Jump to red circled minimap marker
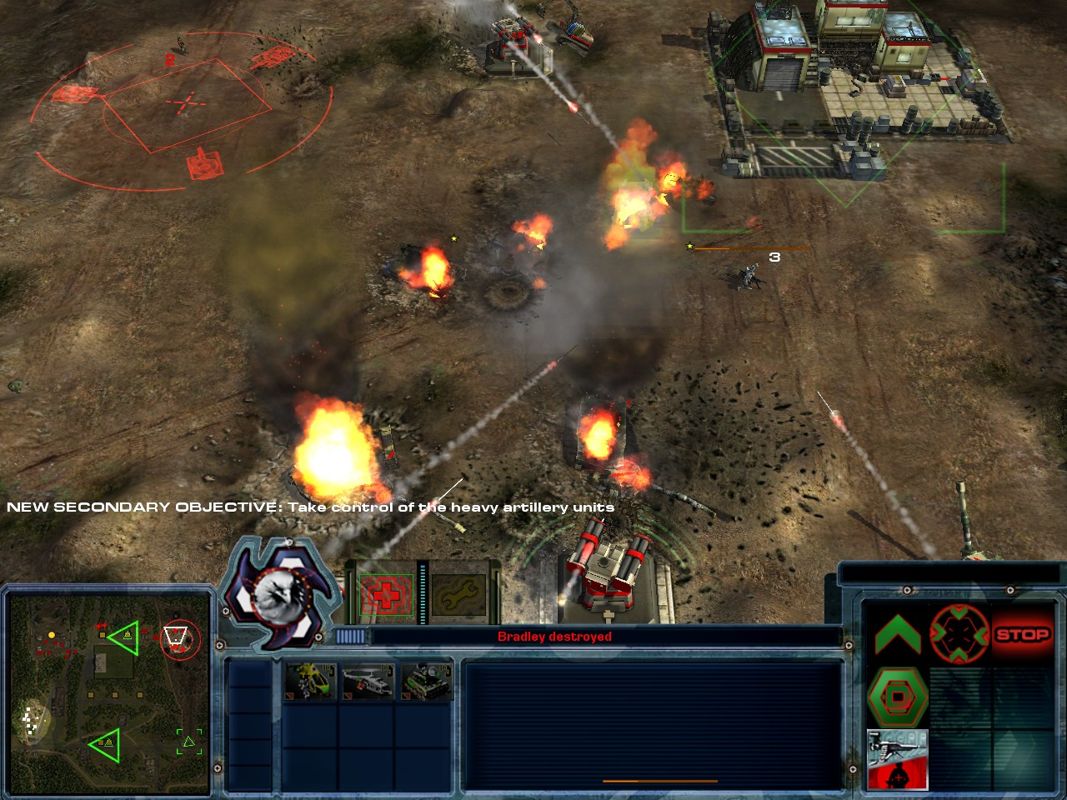Viewport: 1067px width, 800px height. (x=180, y=637)
